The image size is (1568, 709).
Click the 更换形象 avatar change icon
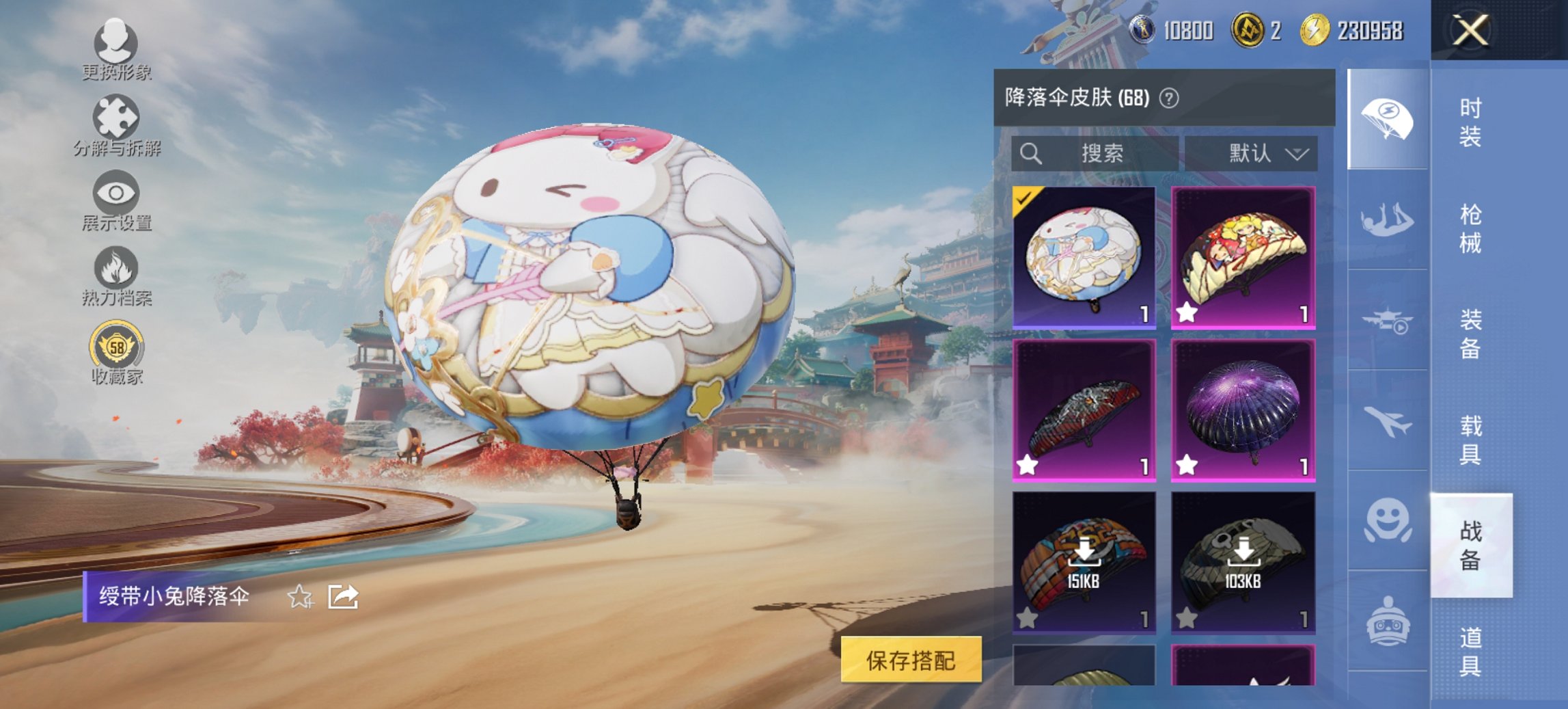[116, 44]
